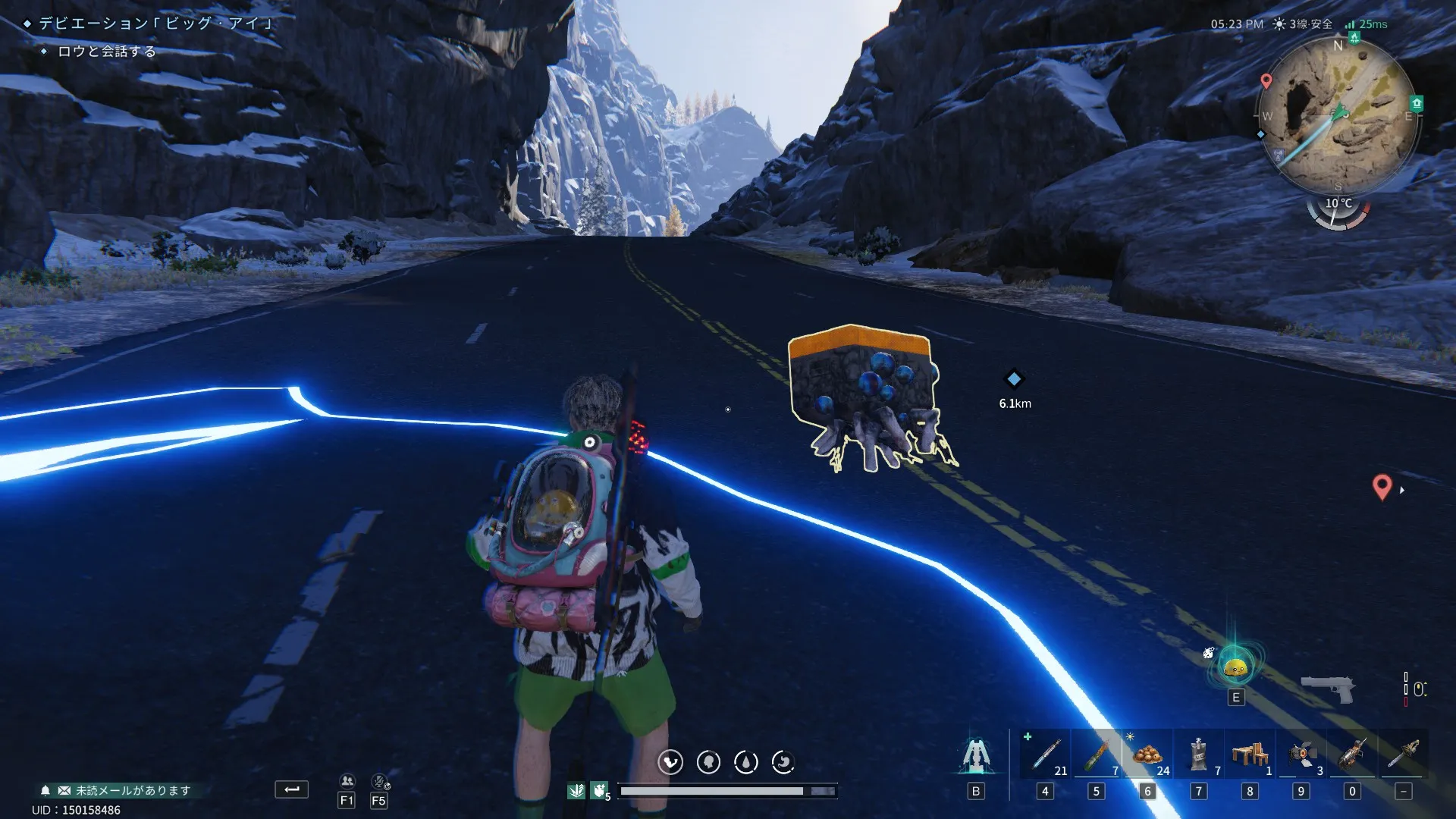Select the grey pistol weapon icon
The image size is (1456, 819).
(1328, 689)
